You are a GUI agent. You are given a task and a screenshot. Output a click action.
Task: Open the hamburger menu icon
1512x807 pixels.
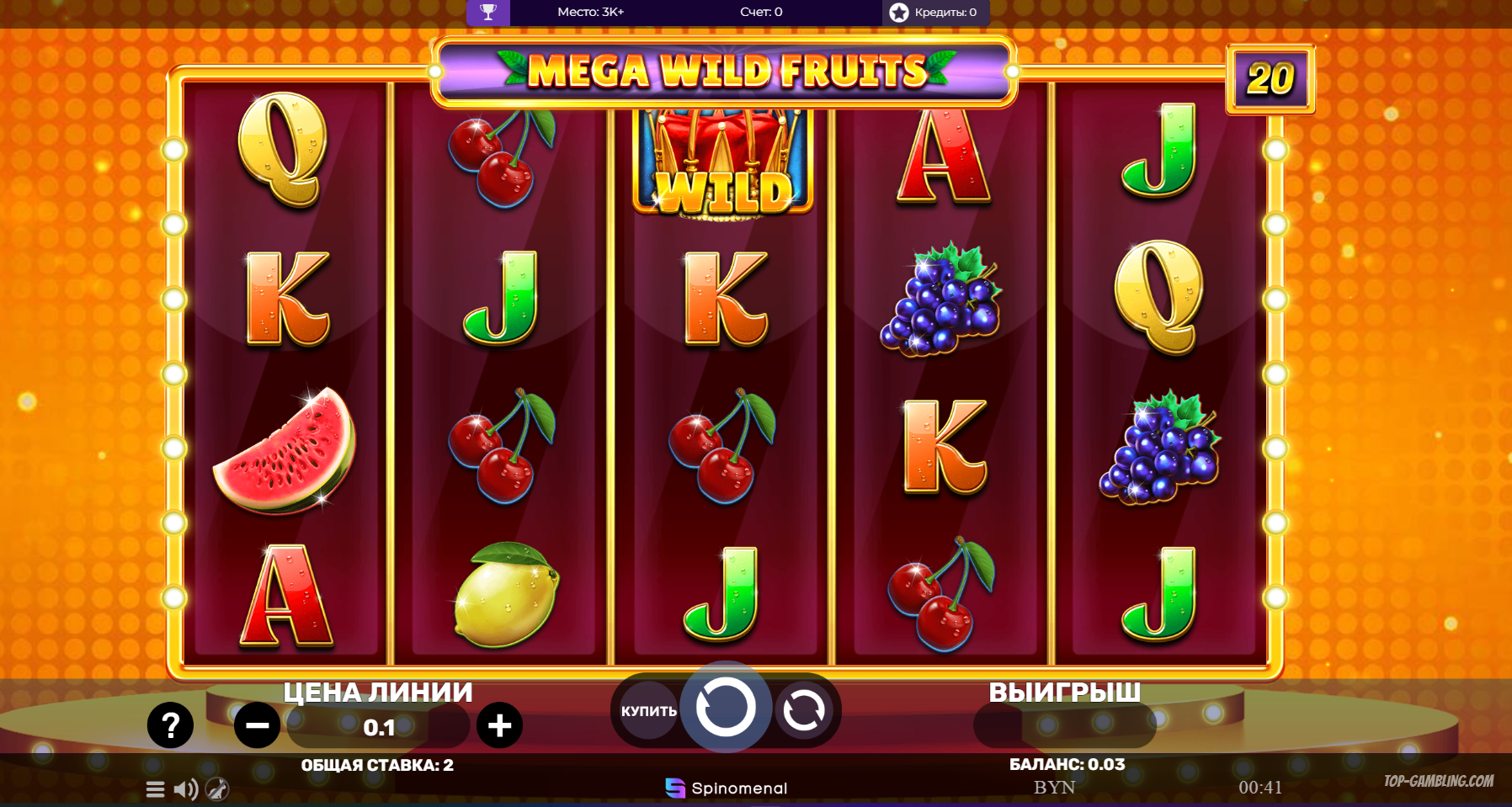tap(155, 789)
